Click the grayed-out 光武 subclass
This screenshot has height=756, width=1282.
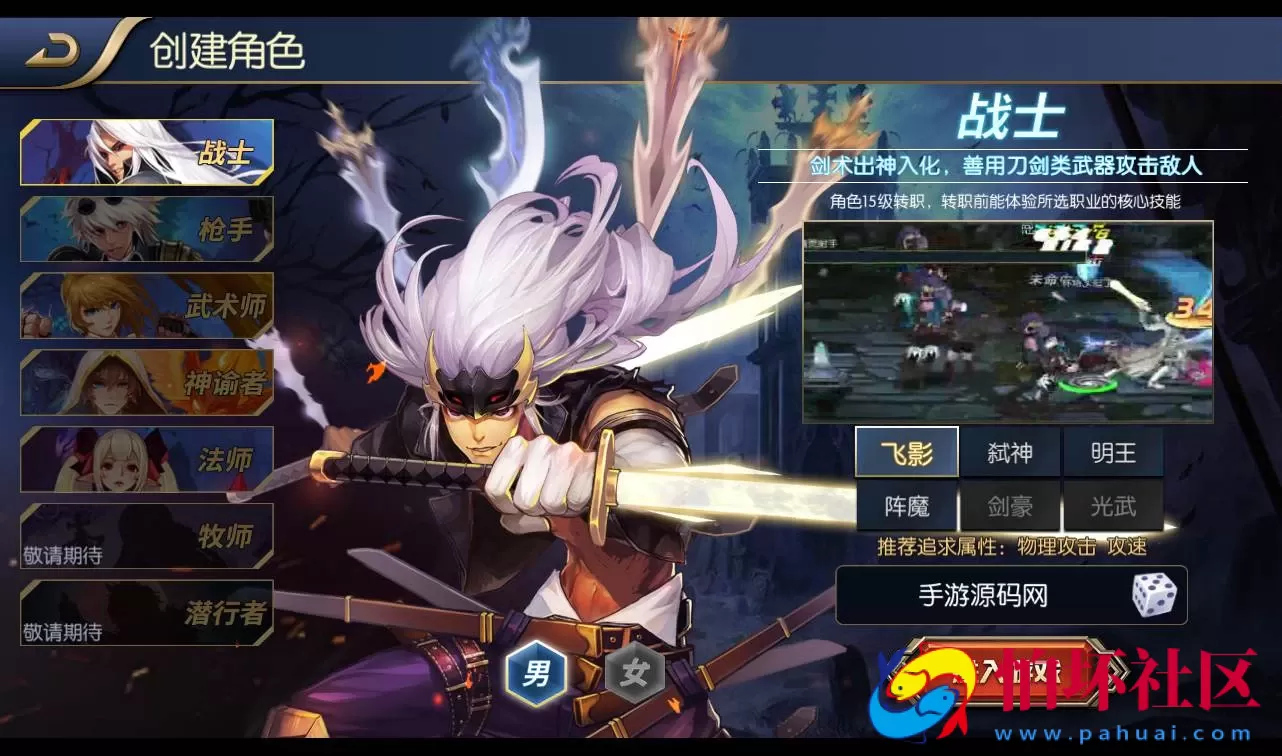(1113, 506)
